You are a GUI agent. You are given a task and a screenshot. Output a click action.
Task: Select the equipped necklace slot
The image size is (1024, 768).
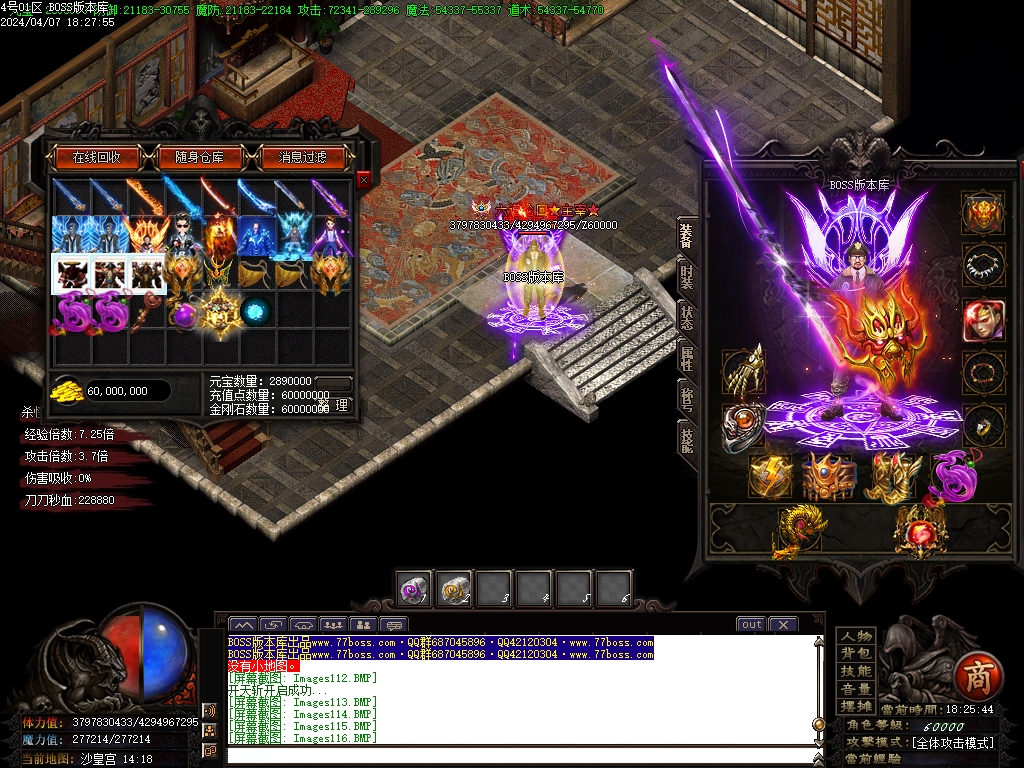click(x=983, y=266)
